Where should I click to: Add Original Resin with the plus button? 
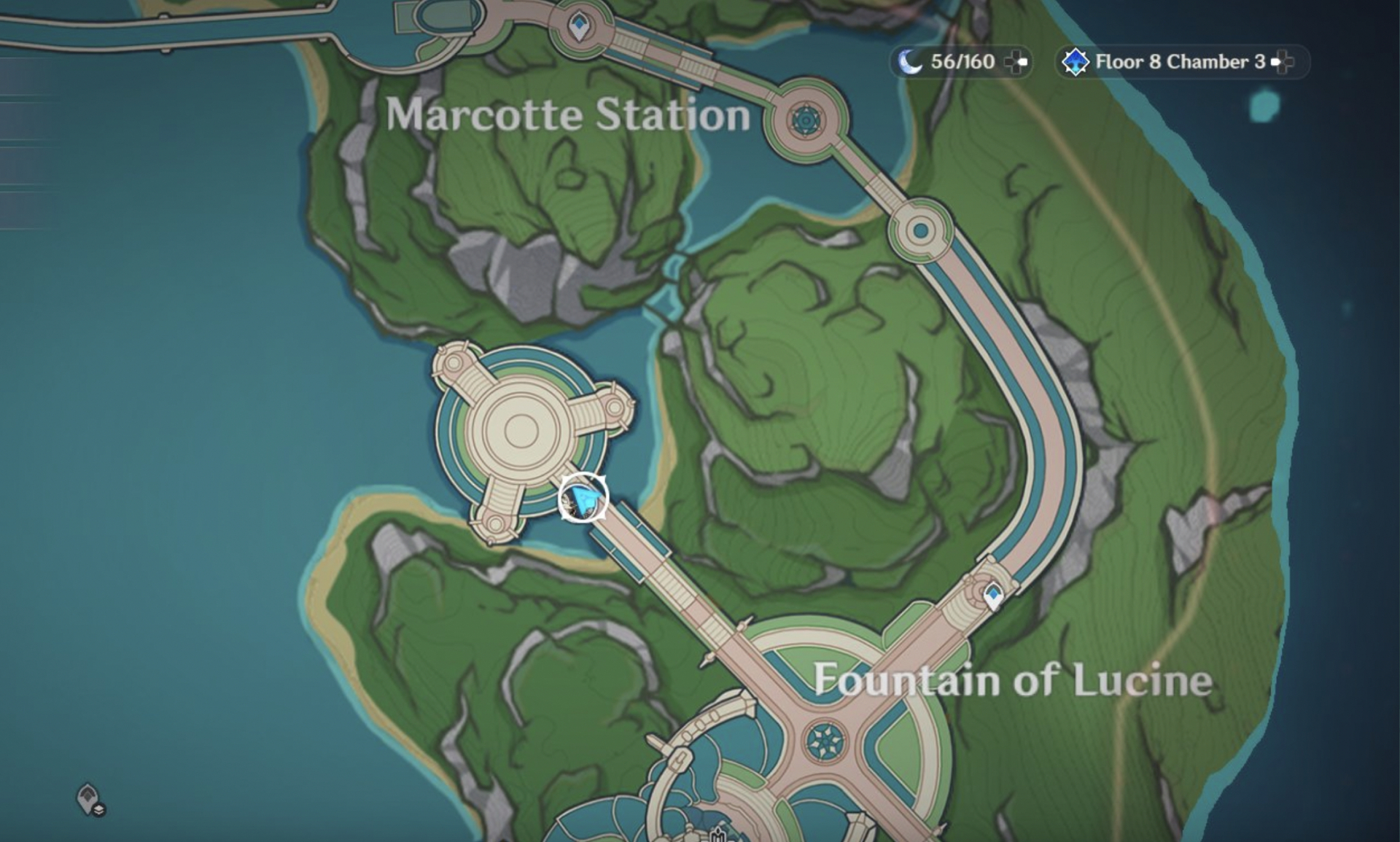[1016, 62]
